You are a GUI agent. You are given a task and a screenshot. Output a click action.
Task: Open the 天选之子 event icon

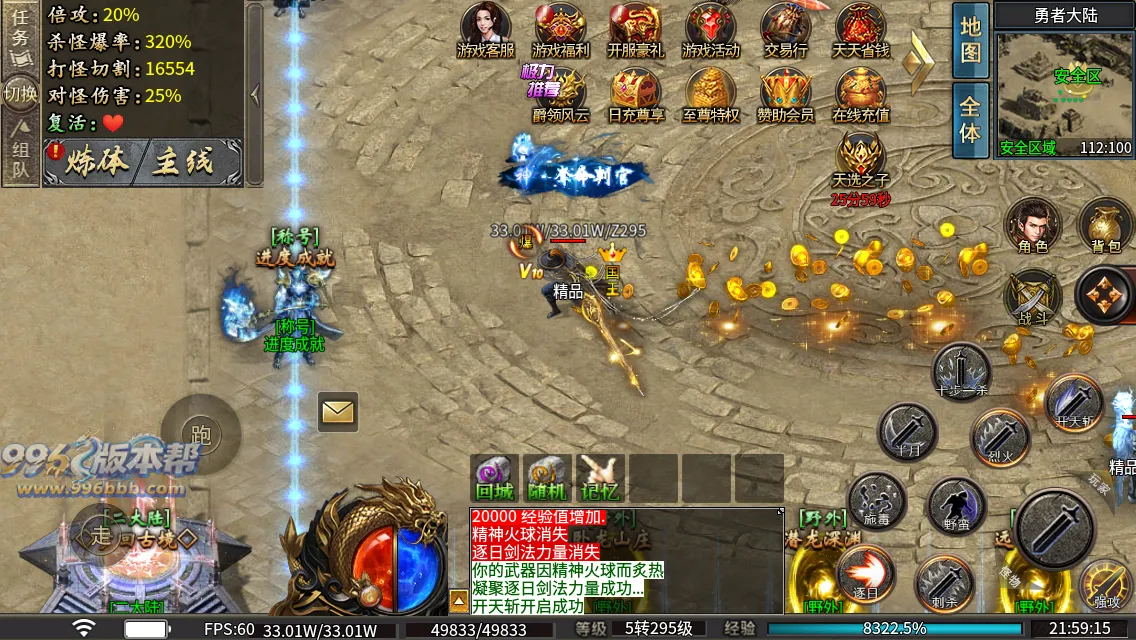861,160
